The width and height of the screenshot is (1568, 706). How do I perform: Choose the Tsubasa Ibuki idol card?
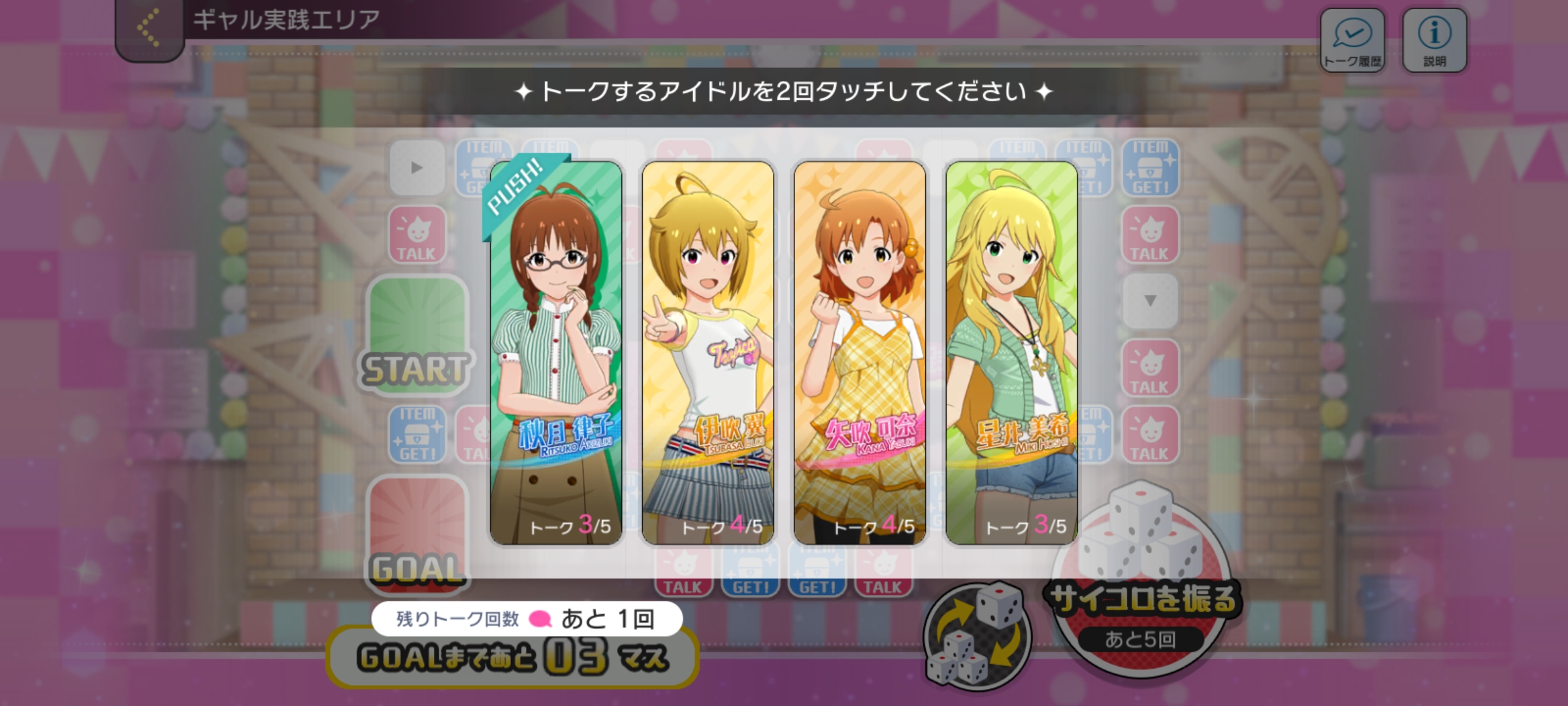708,353
